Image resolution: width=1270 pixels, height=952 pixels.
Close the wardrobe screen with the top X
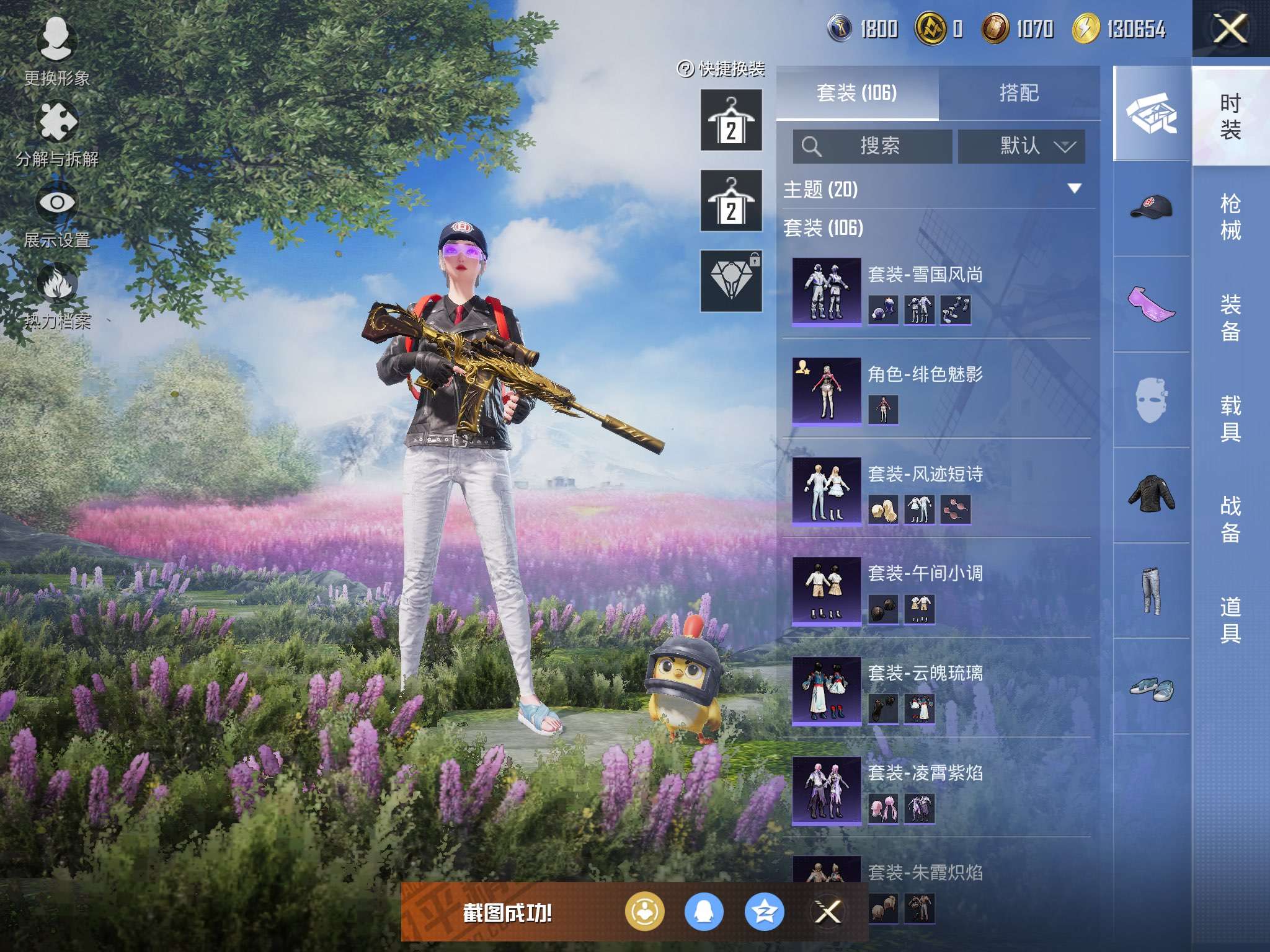click(1230, 29)
